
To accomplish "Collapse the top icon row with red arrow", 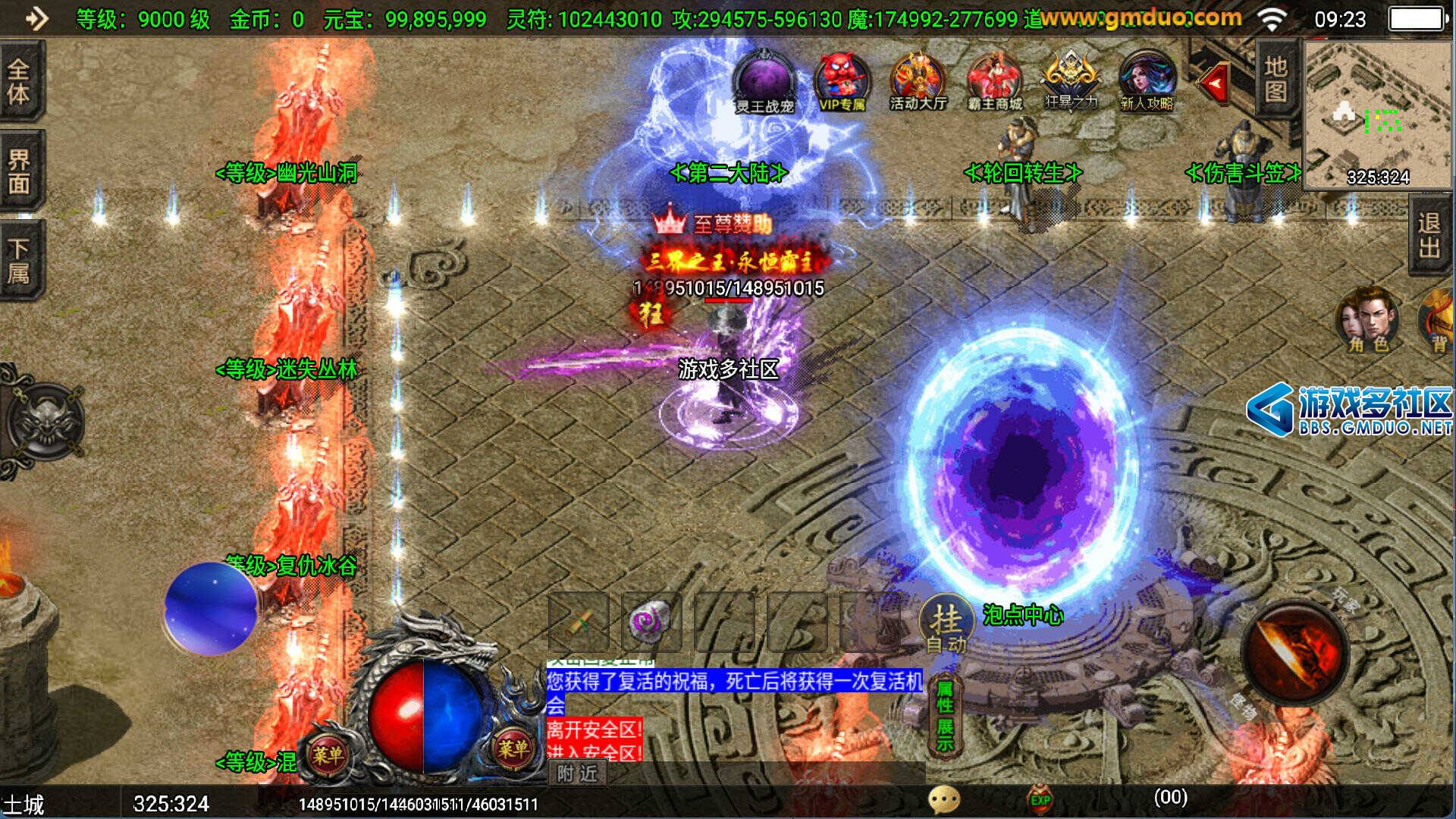I will click(1215, 83).
